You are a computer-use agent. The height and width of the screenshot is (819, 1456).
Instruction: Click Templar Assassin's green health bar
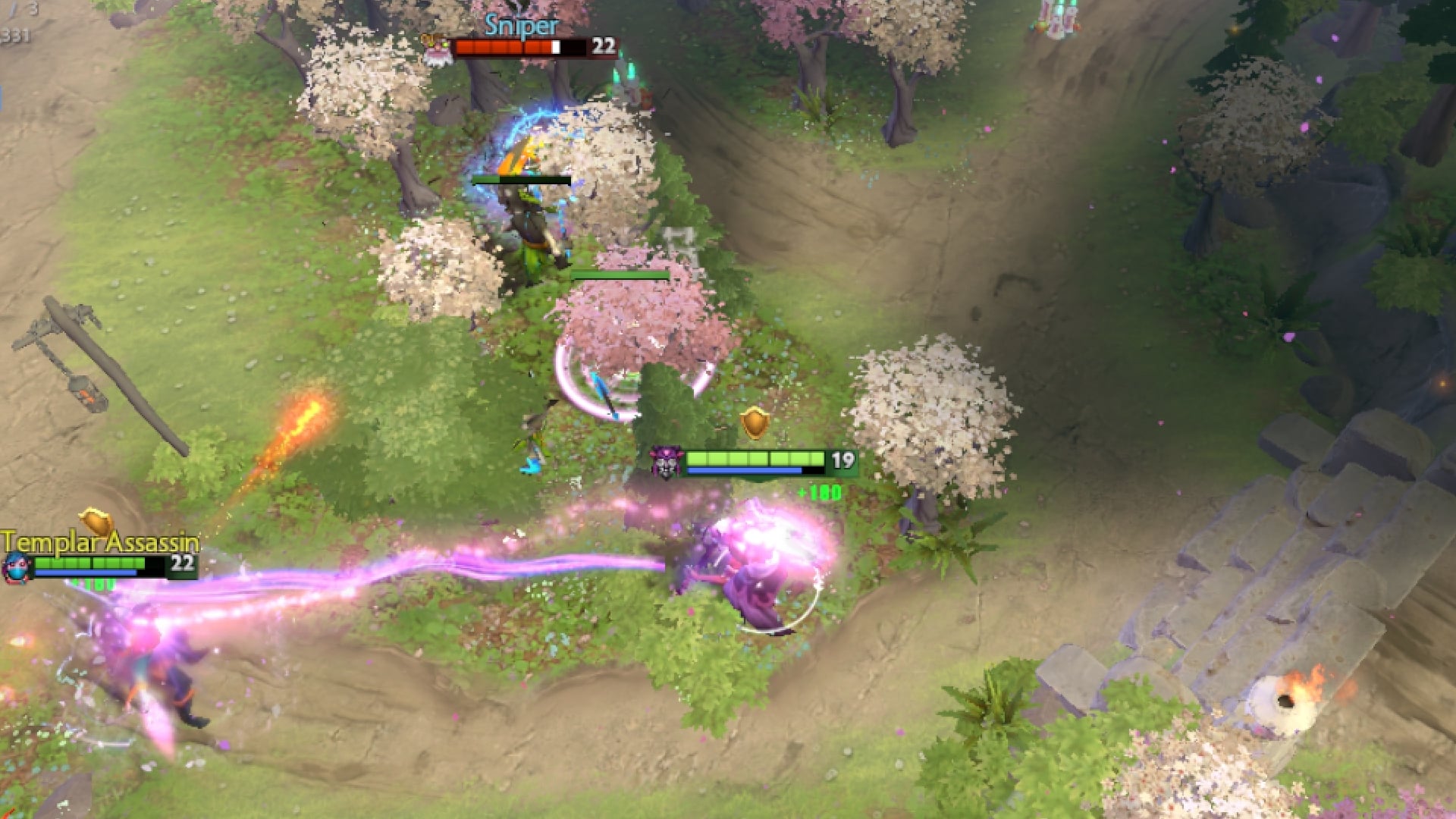pyautogui.click(x=91, y=561)
